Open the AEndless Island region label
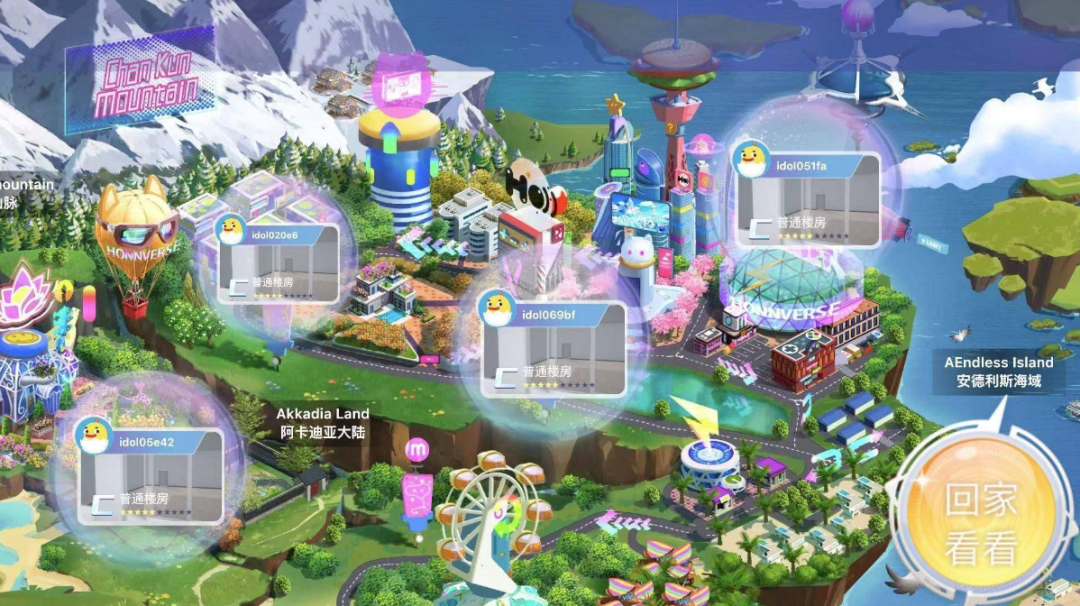The height and width of the screenshot is (606, 1080). 998,371
